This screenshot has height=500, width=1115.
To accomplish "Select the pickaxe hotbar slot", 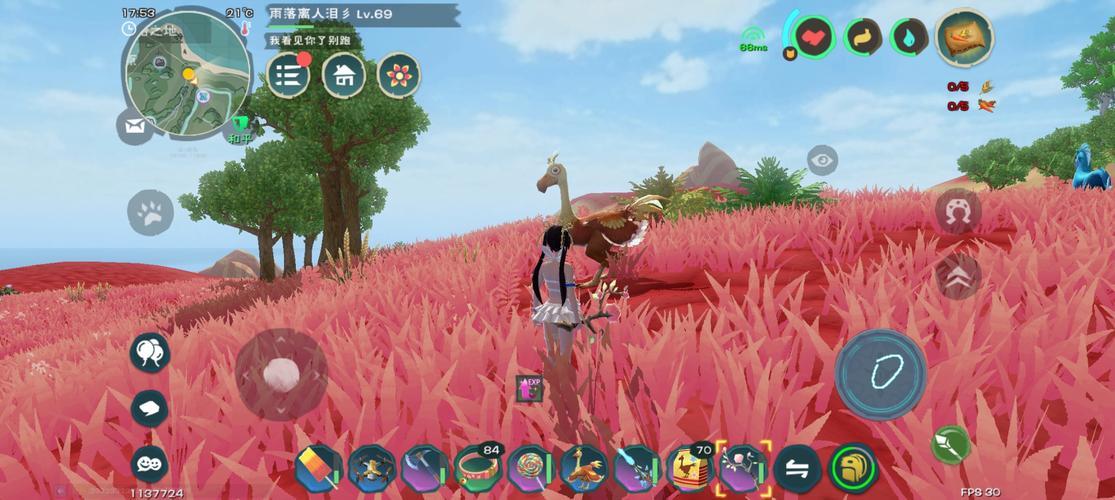I will click(x=424, y=468).
